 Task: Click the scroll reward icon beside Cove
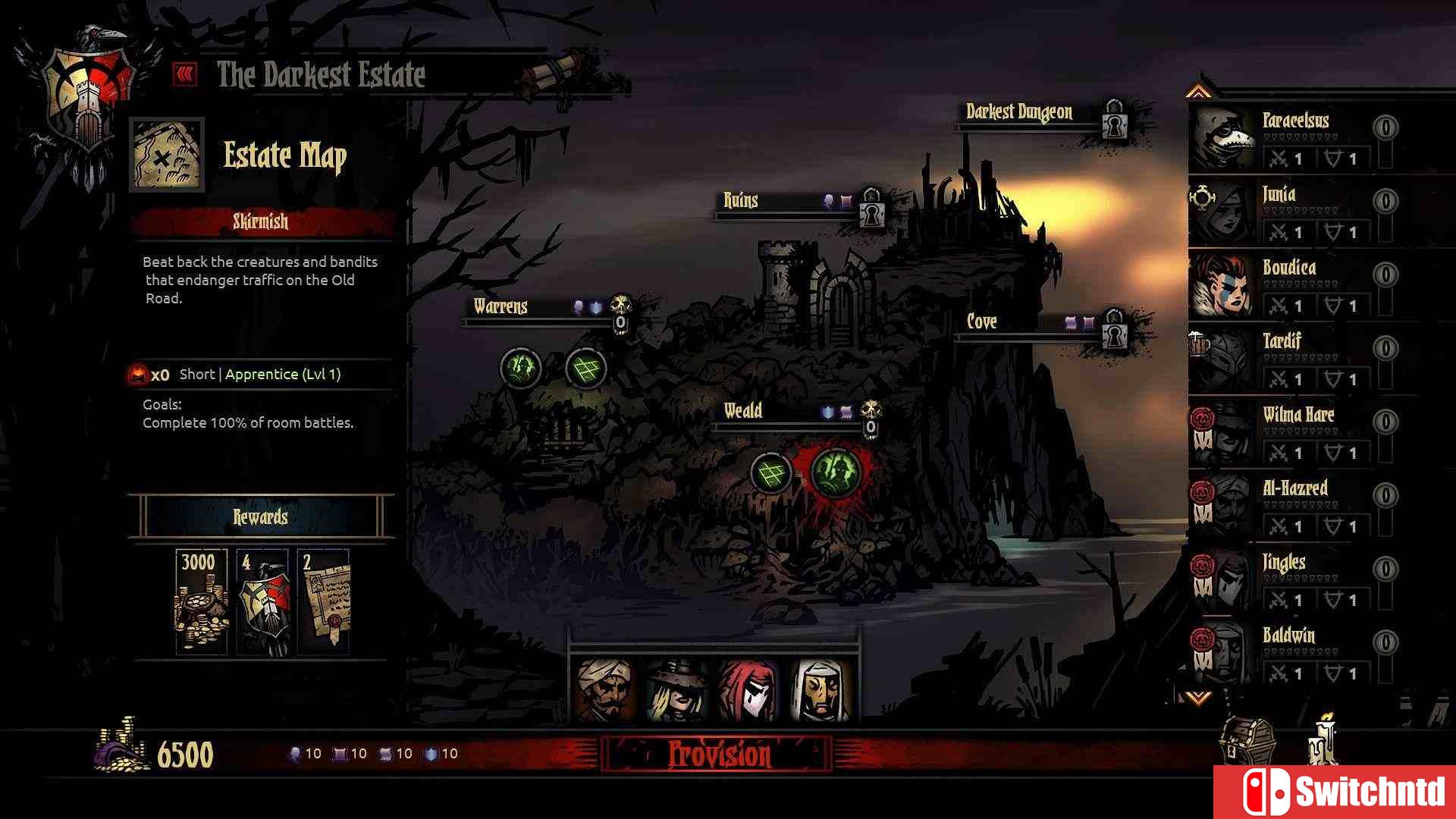pyautogui.click(x=1072, y=321)
